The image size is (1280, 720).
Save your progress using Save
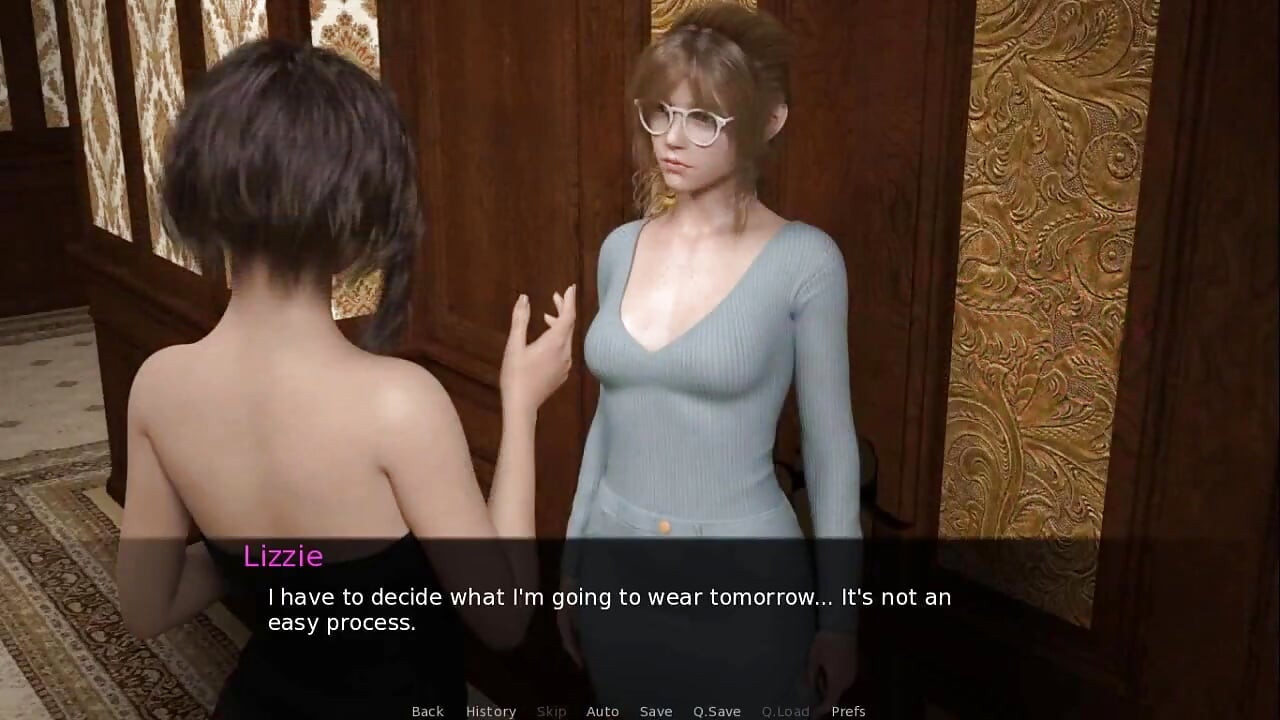656,711
